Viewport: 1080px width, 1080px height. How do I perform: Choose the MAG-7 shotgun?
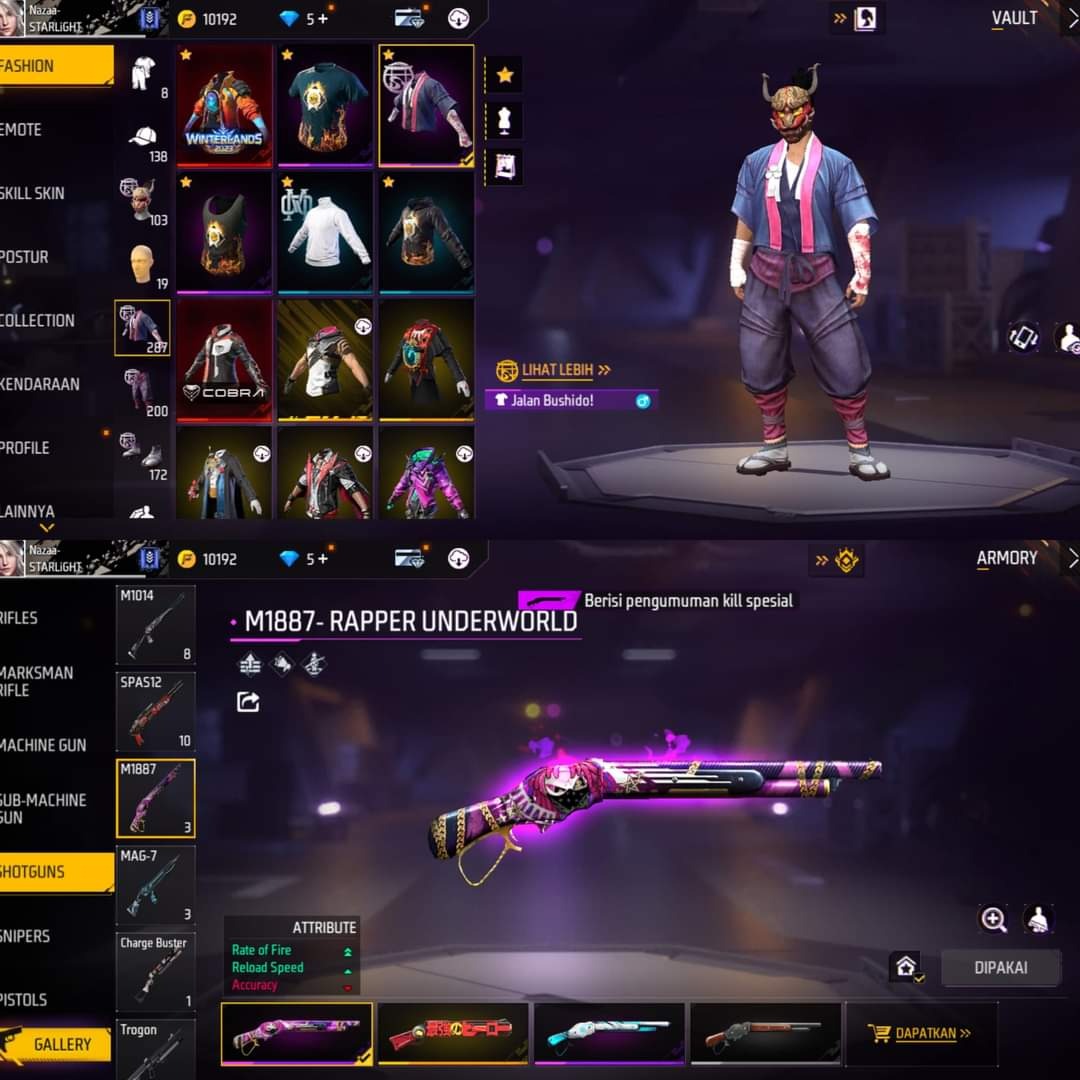pos(155,884)
